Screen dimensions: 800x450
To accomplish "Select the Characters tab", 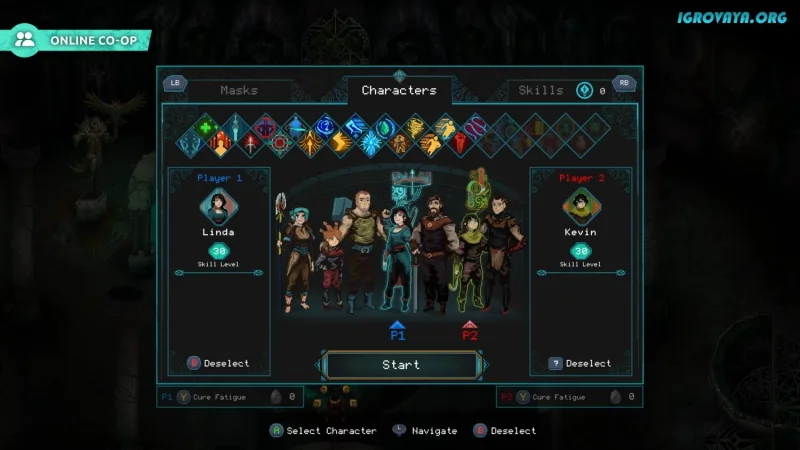I will (x=399, y=90).
